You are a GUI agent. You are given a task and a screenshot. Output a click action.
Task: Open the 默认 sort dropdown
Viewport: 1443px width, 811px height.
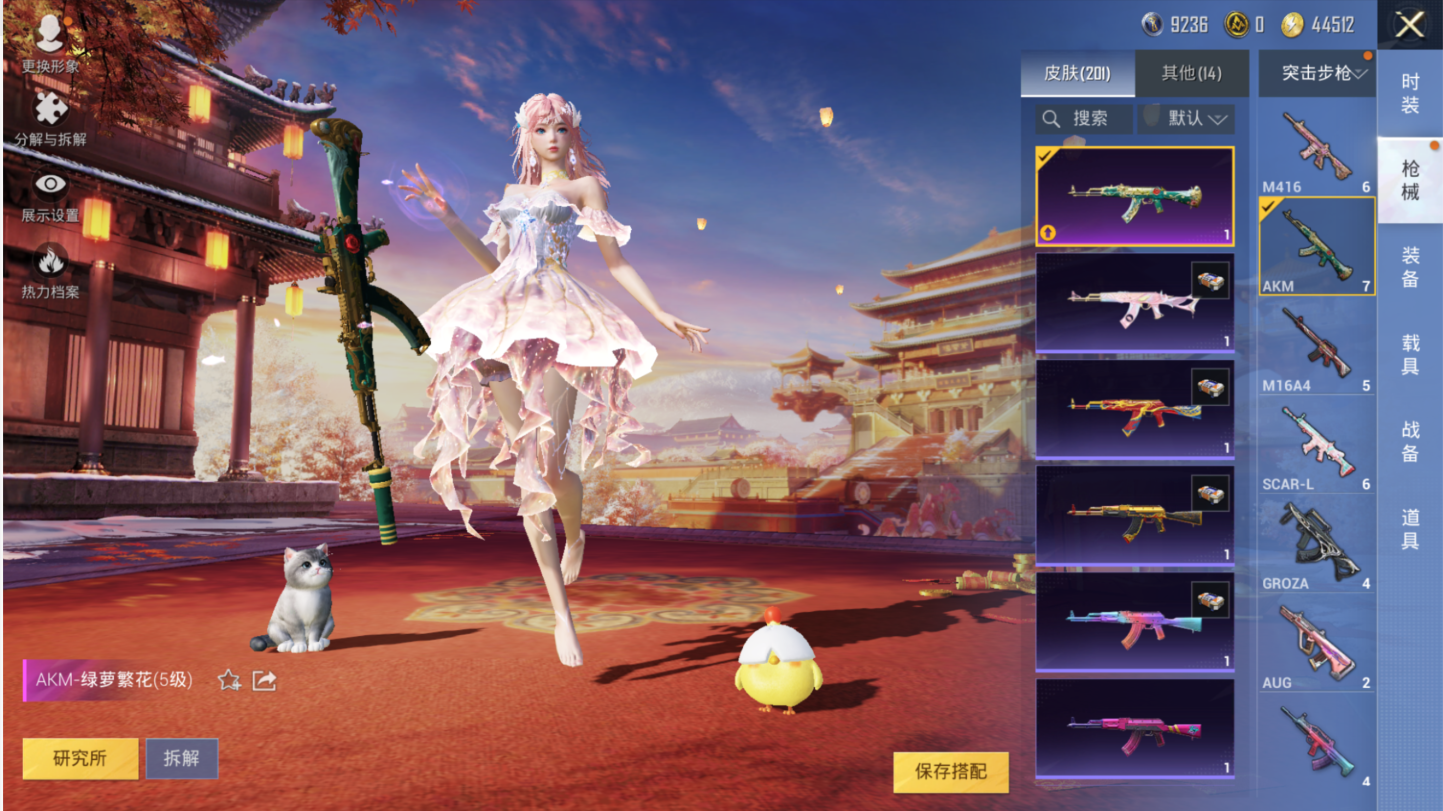[x=1186, y=119]
